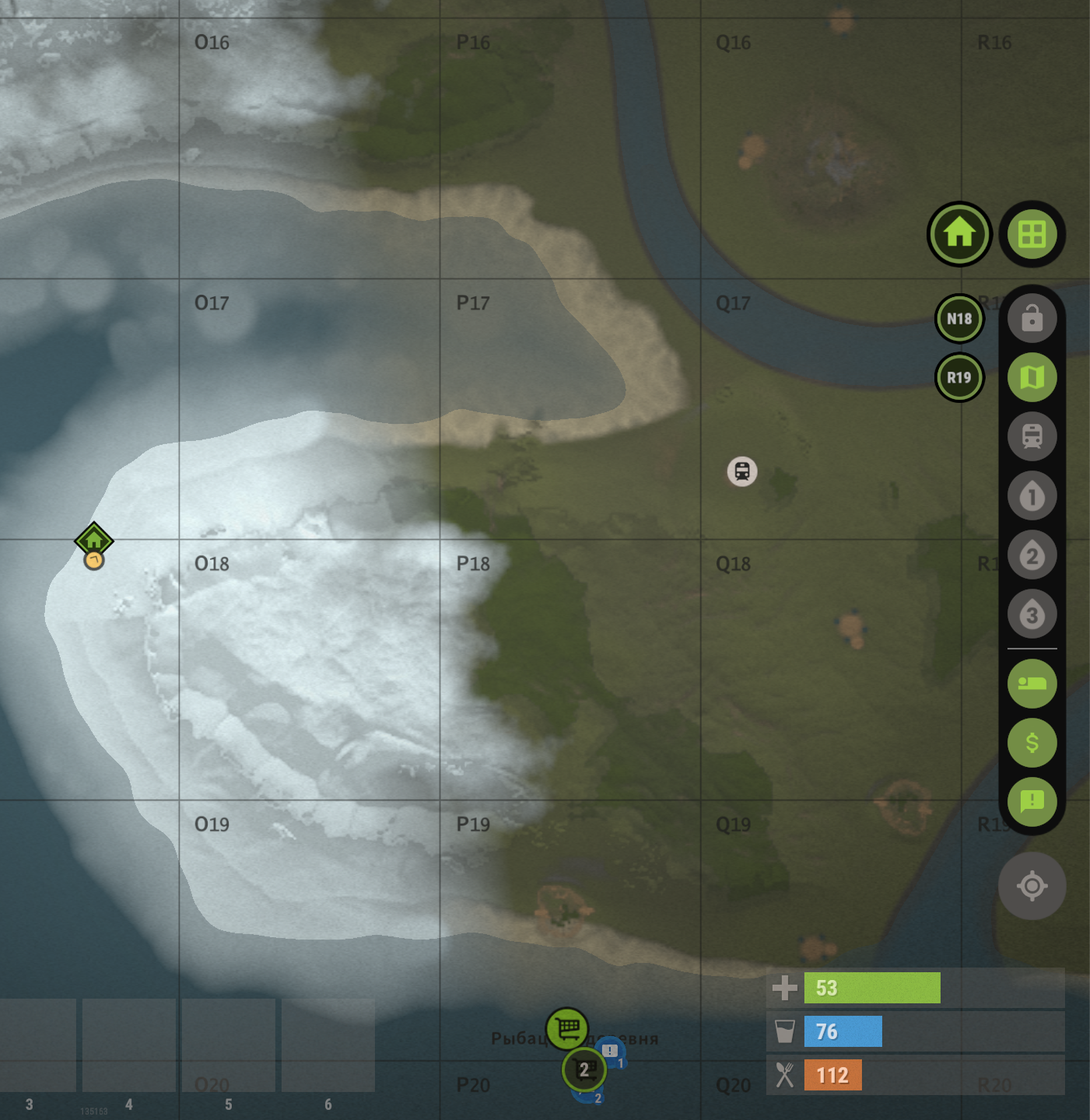
Task: Toggle the sleeping bag markers filter
Action: coord(1032,684)
